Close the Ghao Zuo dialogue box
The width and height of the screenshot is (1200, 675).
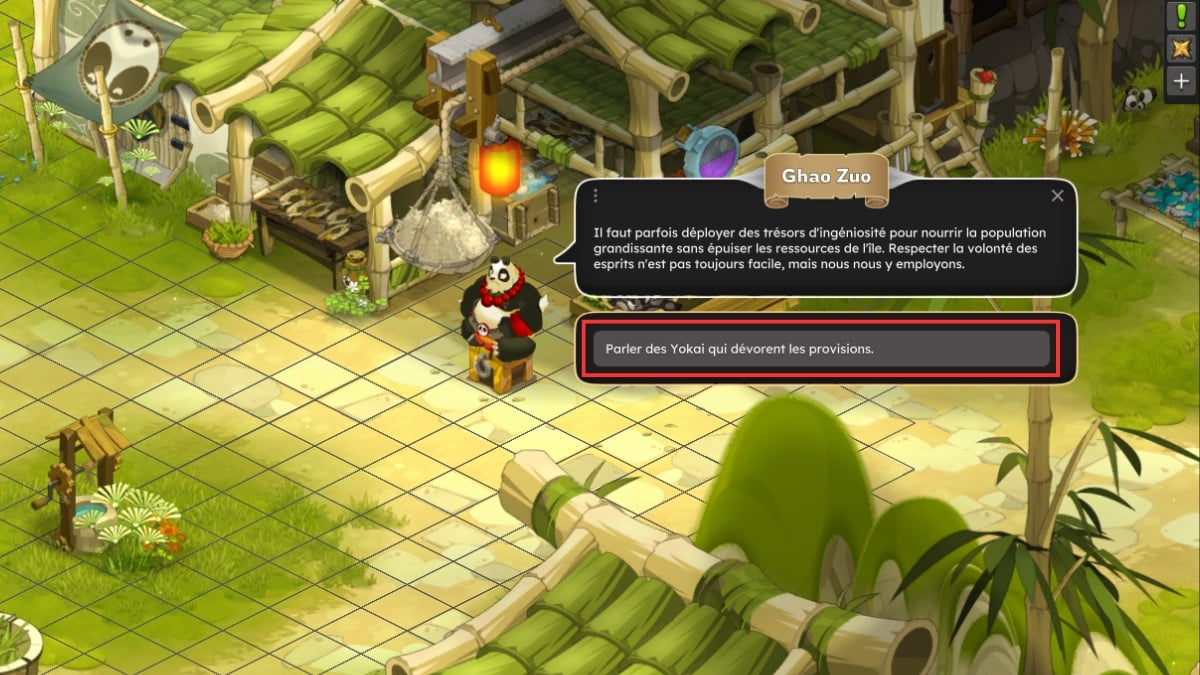(1057, 196)
